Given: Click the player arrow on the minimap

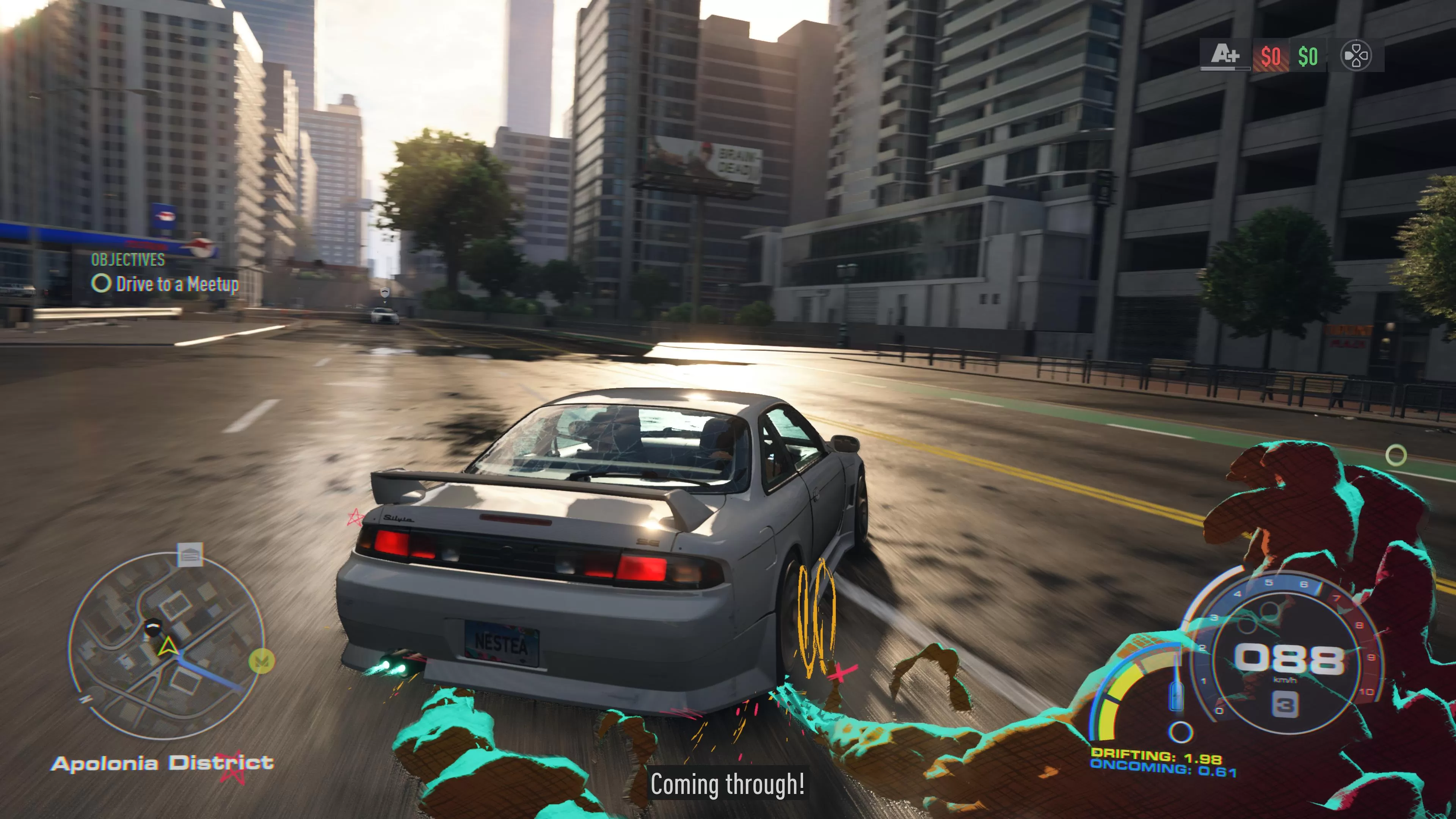Looking at the screenshot, I should [168, 646].
